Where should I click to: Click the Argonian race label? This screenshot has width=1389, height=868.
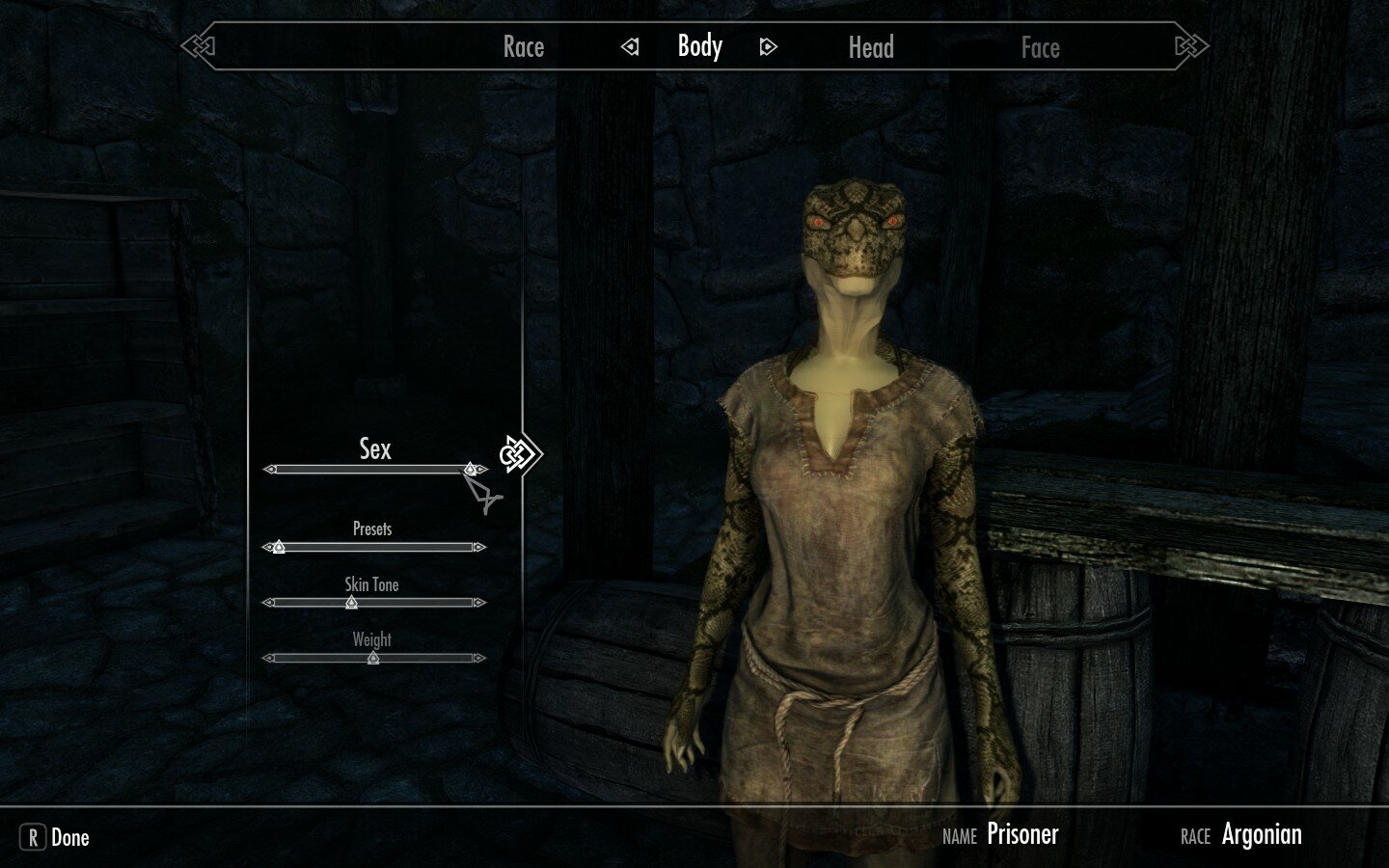pyautogui.click(x=1261, y=833)
